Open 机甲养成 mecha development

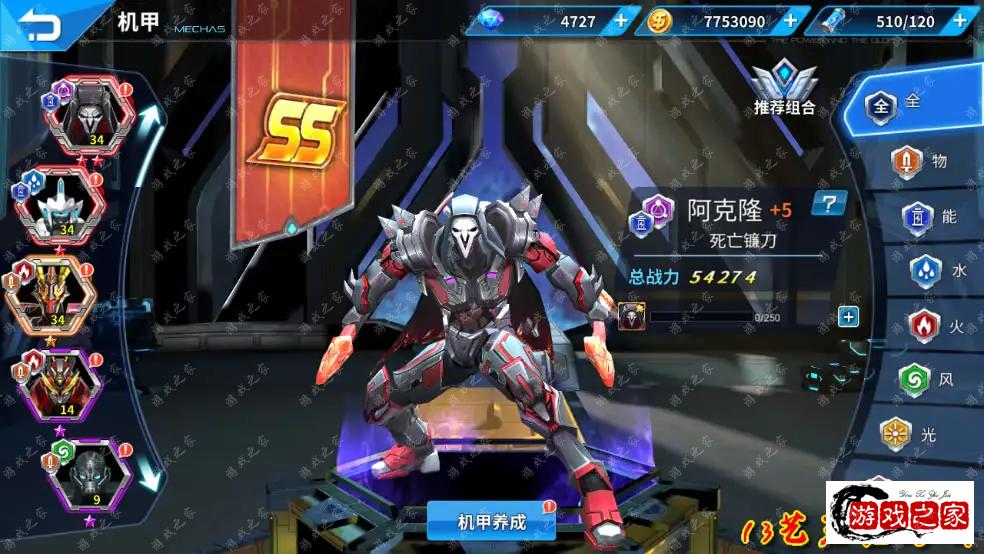pyautogui.click(x=491, y=522)
